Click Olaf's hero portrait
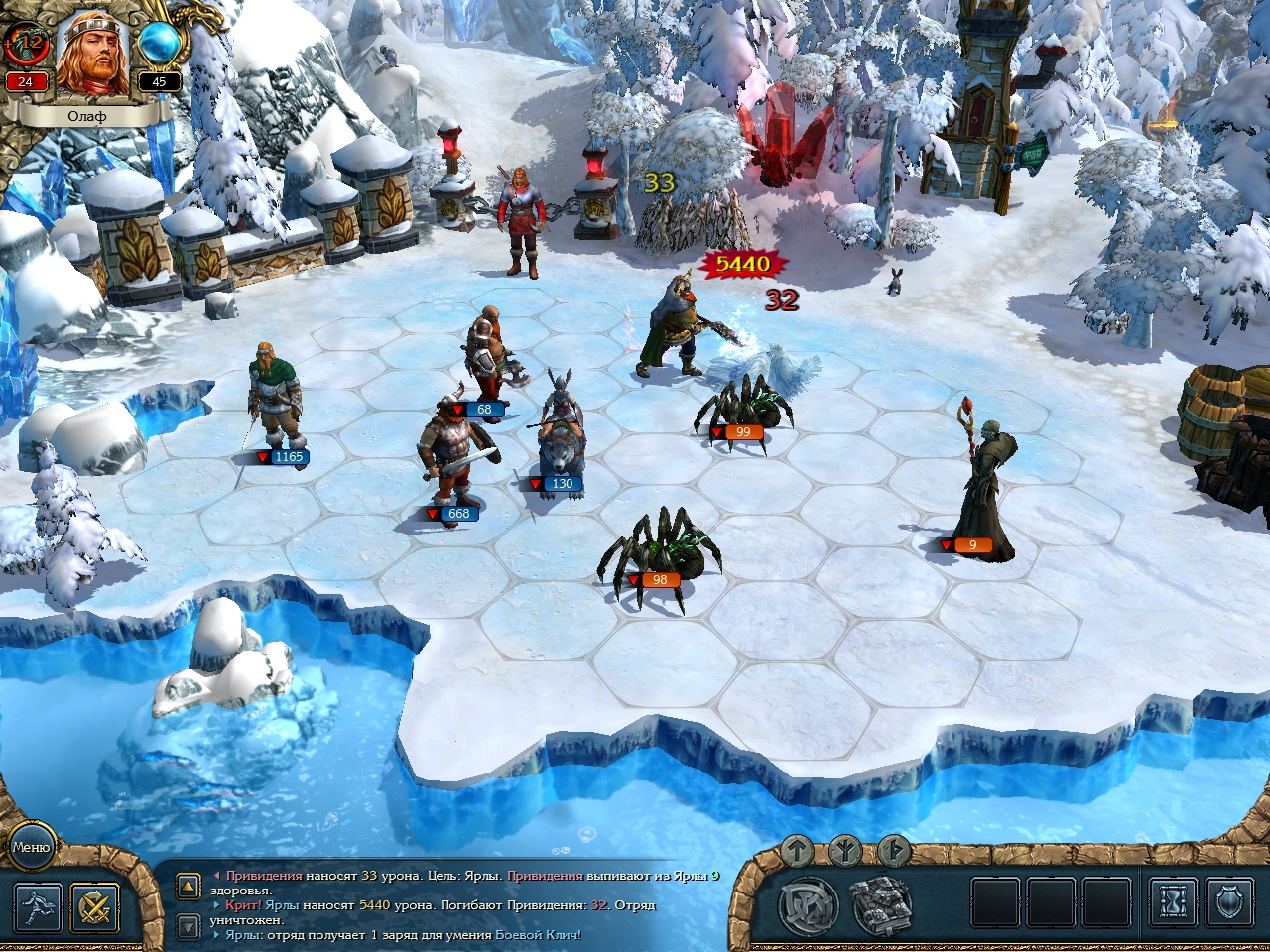 click(x=91, y=55)
